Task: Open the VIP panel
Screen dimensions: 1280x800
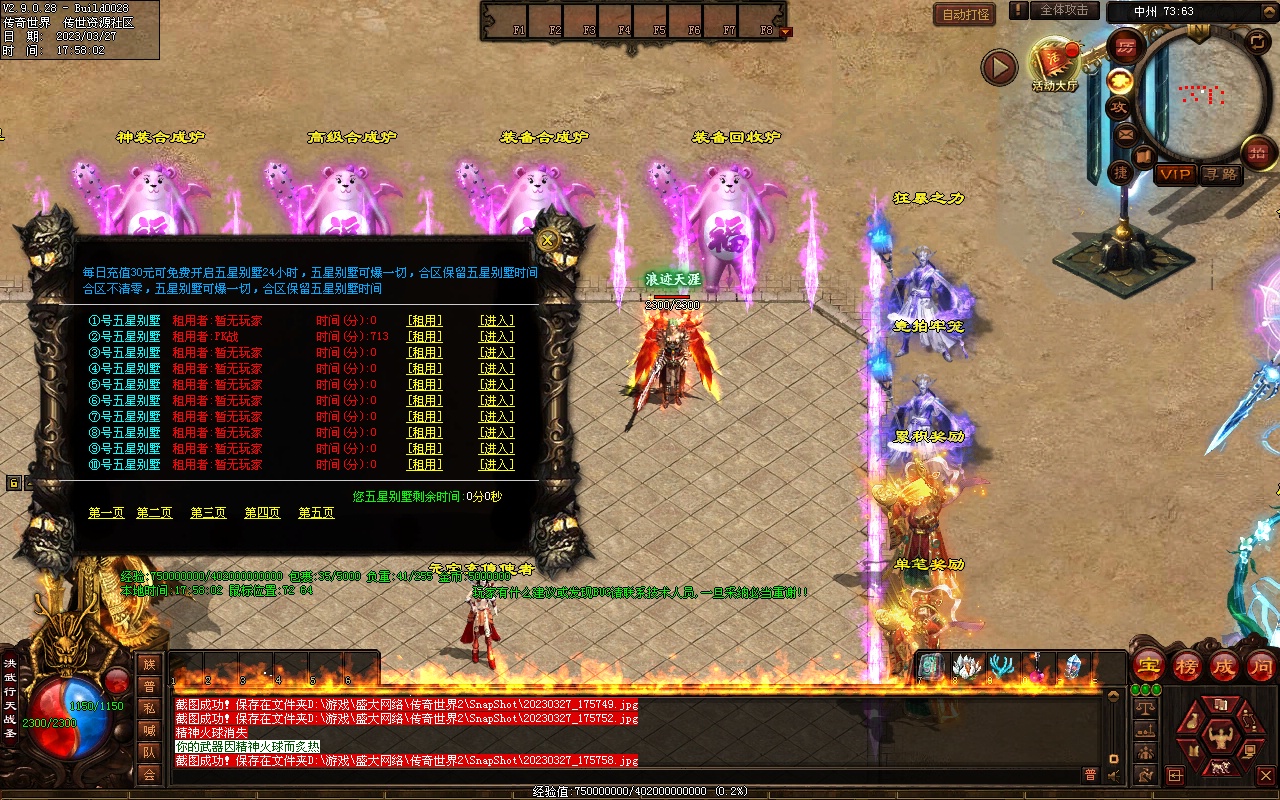Action: pyautogui.click(x=1175, y=174)
